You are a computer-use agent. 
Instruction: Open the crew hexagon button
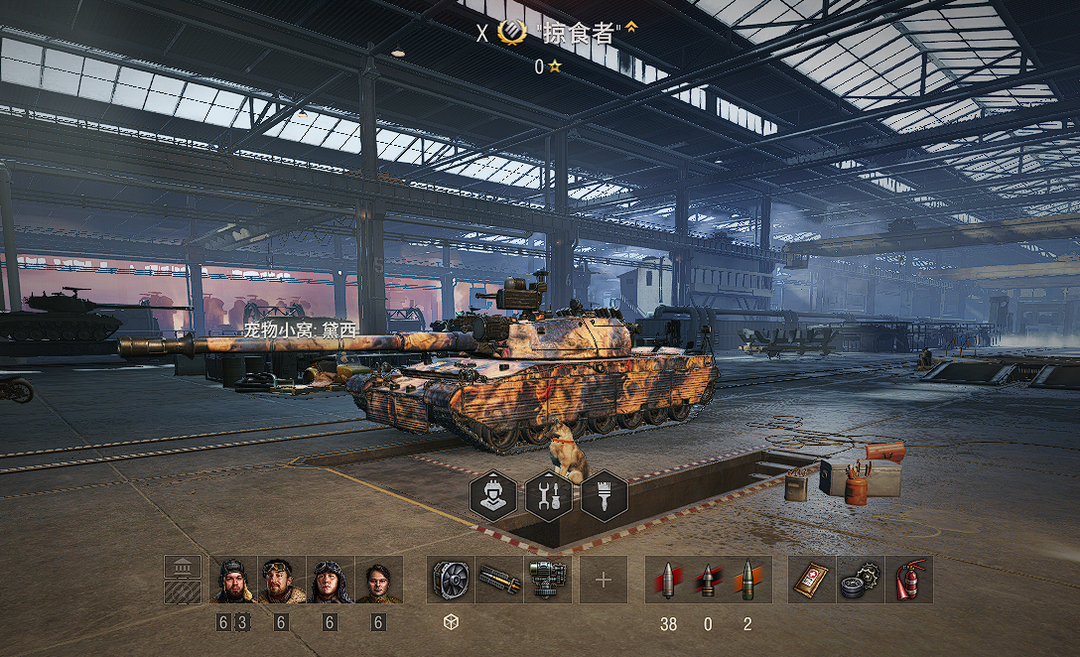point(493,496)
